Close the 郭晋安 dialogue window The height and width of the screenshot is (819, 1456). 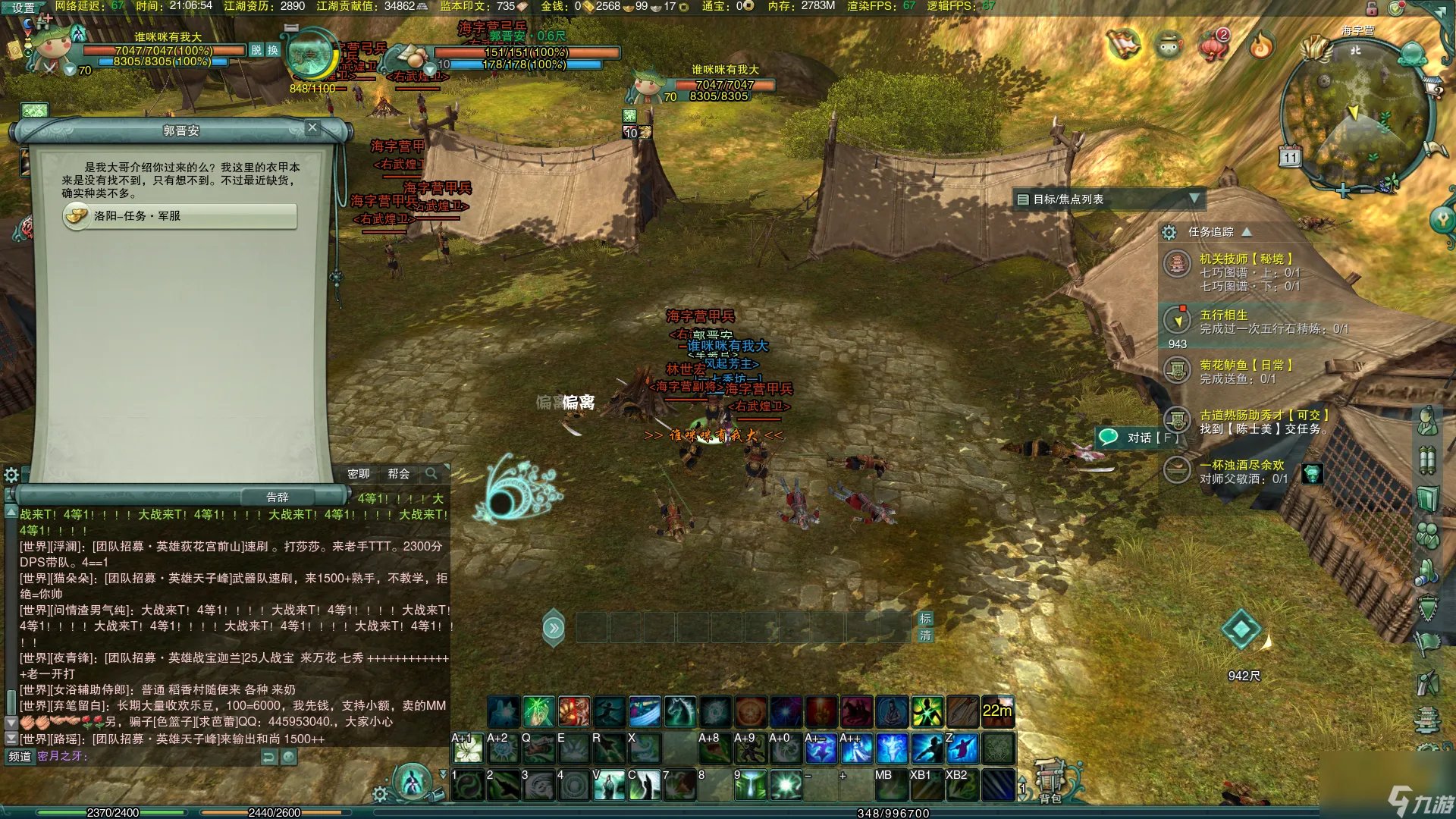tap(312, 127)
